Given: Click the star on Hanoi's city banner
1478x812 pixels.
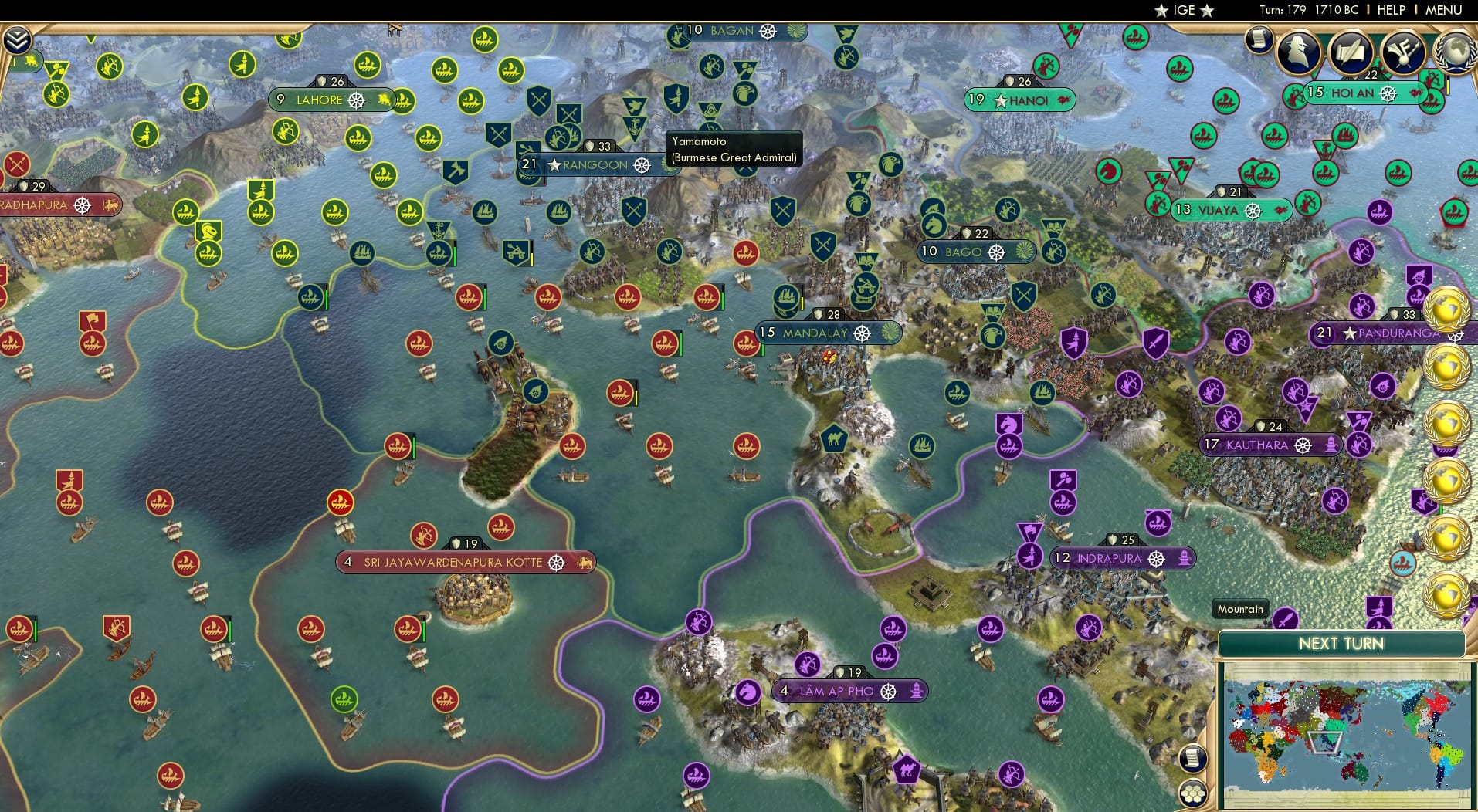Looking at the screenshot, I should [x=1002, y=100].
